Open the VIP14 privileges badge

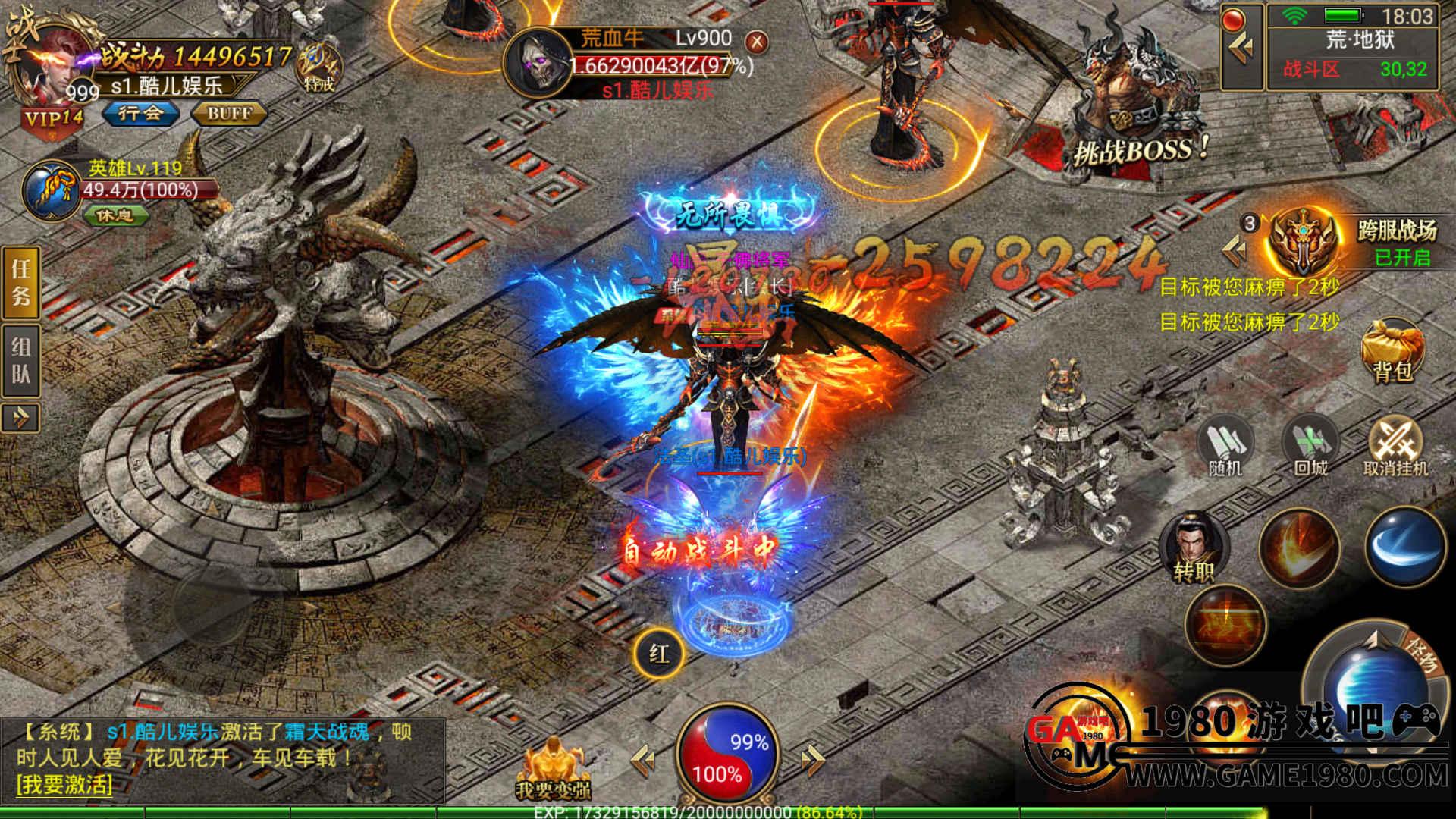(x=53, y=120)
